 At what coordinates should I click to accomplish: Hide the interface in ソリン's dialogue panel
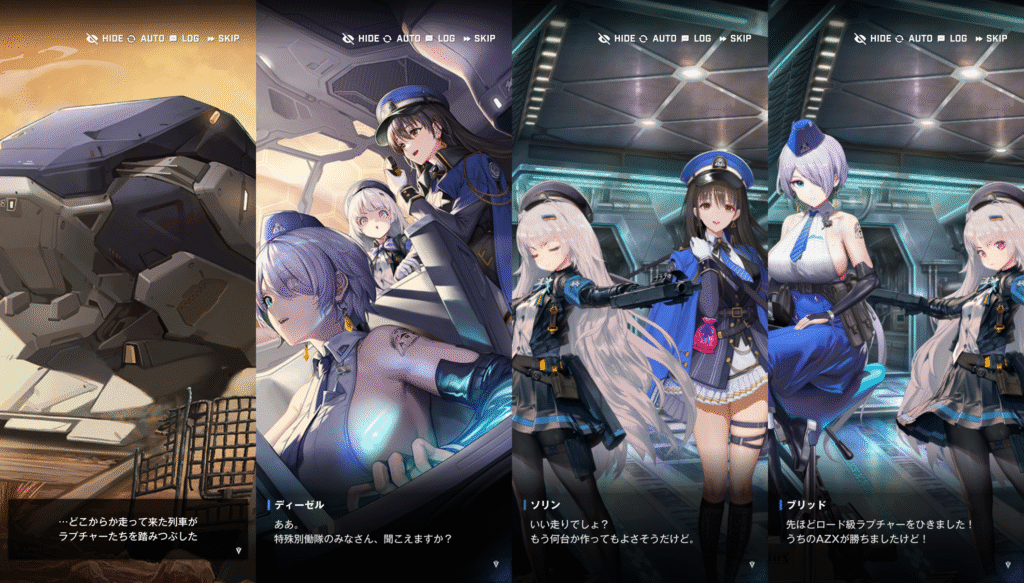pos(617,38)
